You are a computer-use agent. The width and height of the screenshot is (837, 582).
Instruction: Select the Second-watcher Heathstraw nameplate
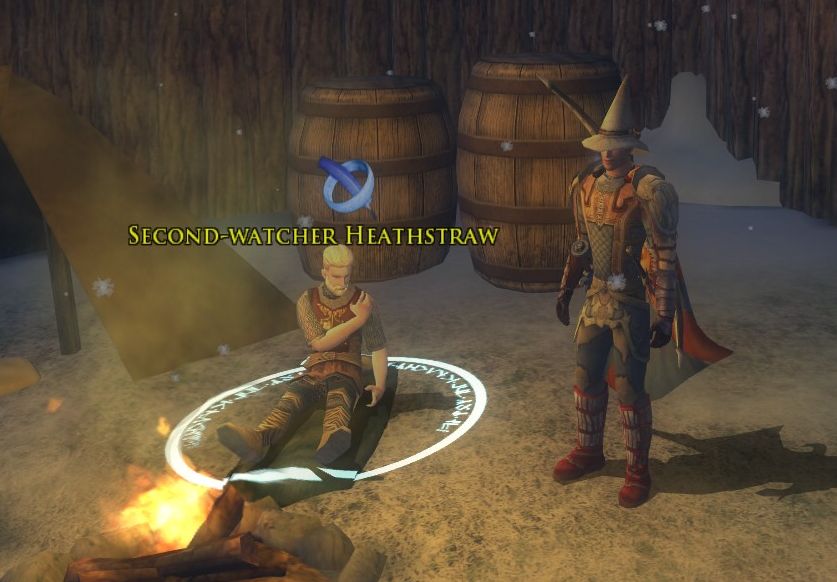coord(313,235)
